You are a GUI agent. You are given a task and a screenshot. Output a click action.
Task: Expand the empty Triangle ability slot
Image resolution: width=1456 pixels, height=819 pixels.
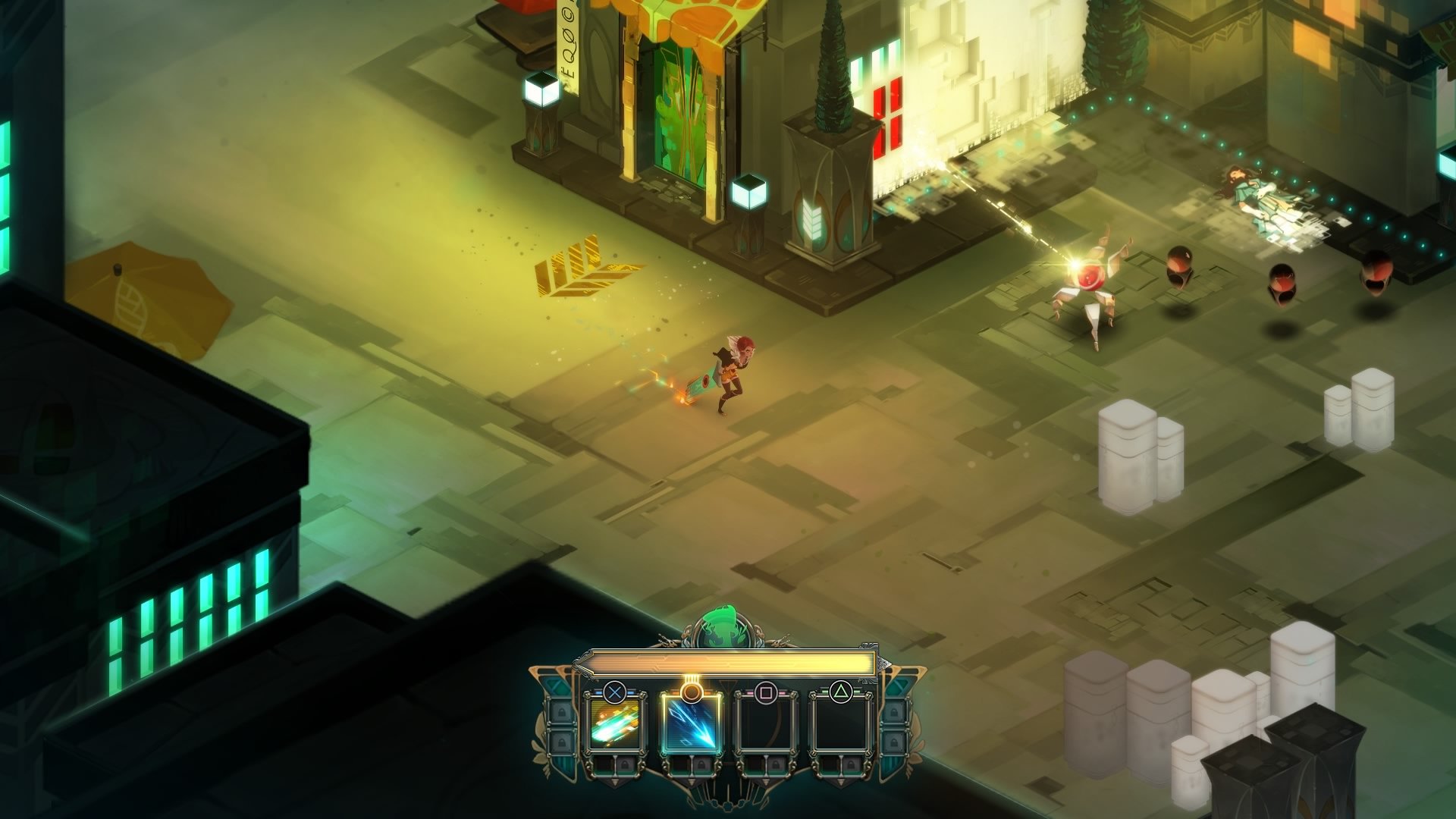pos(842,723)
